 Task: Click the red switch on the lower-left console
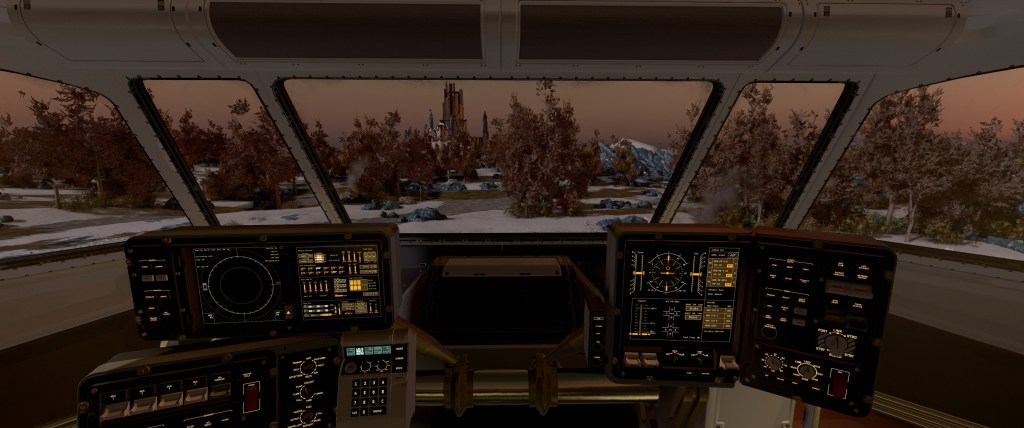pos(251,396)
